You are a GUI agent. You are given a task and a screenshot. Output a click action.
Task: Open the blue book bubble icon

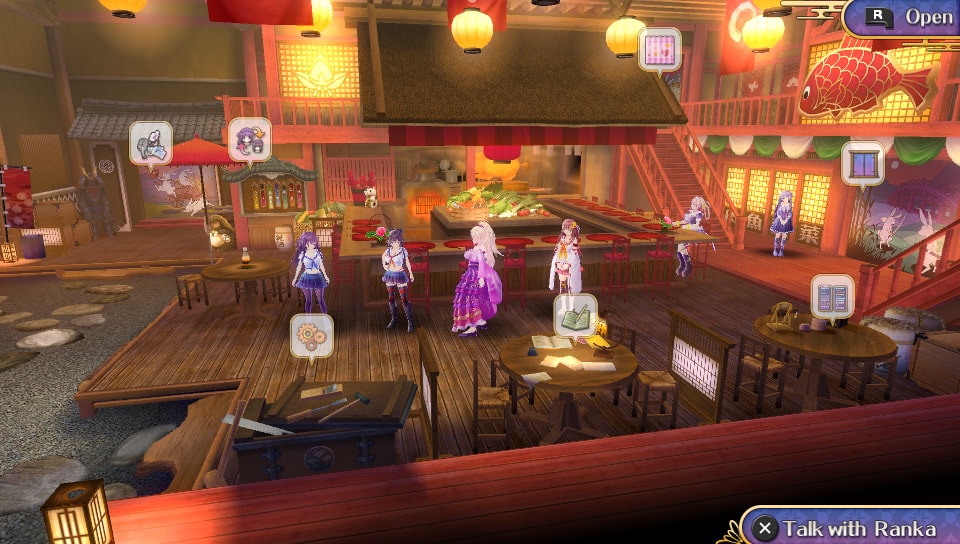(x=832, y=296)
